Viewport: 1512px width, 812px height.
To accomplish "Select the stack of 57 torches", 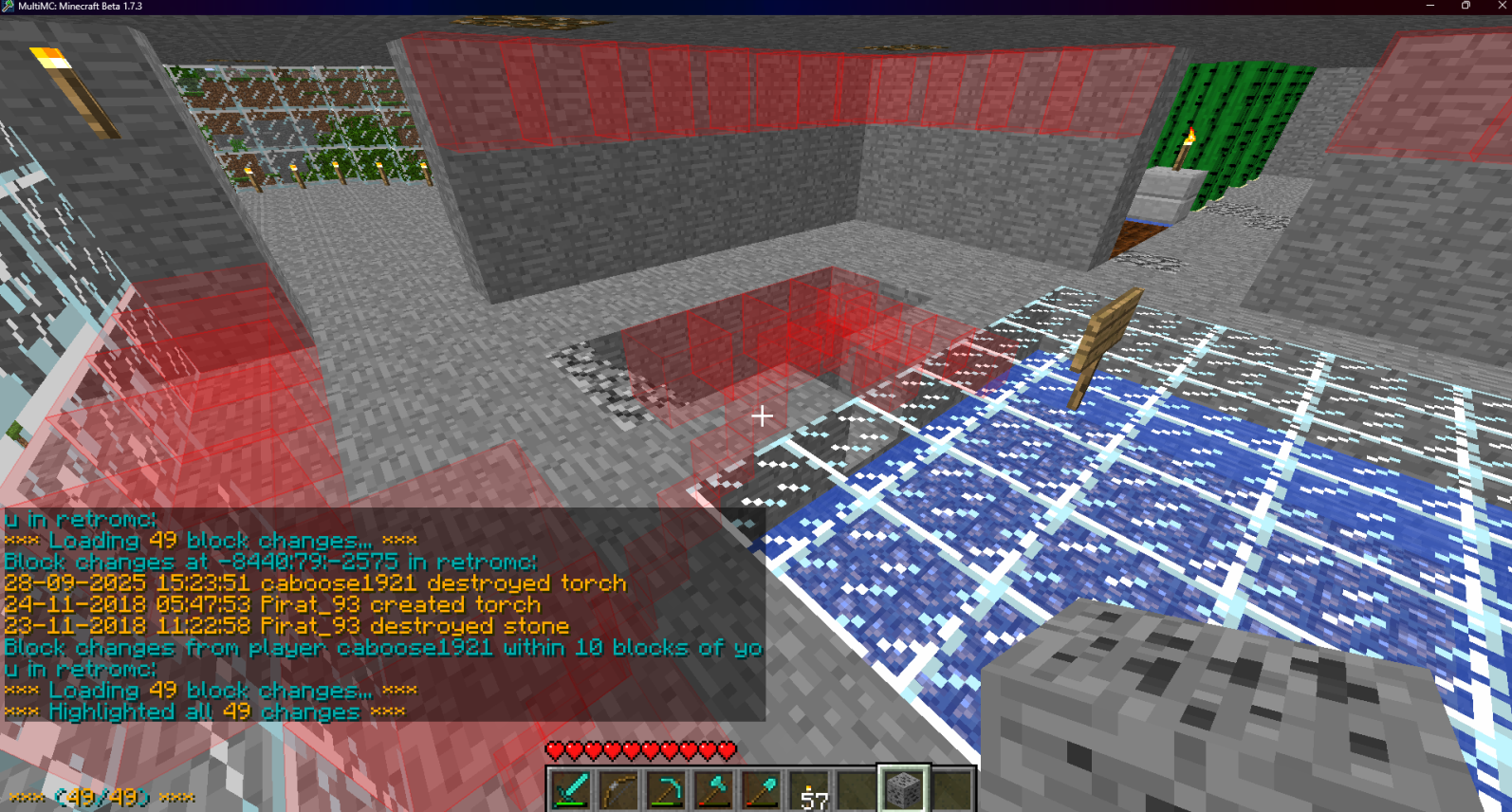I will pyautogui.click(x=809, y=790).
